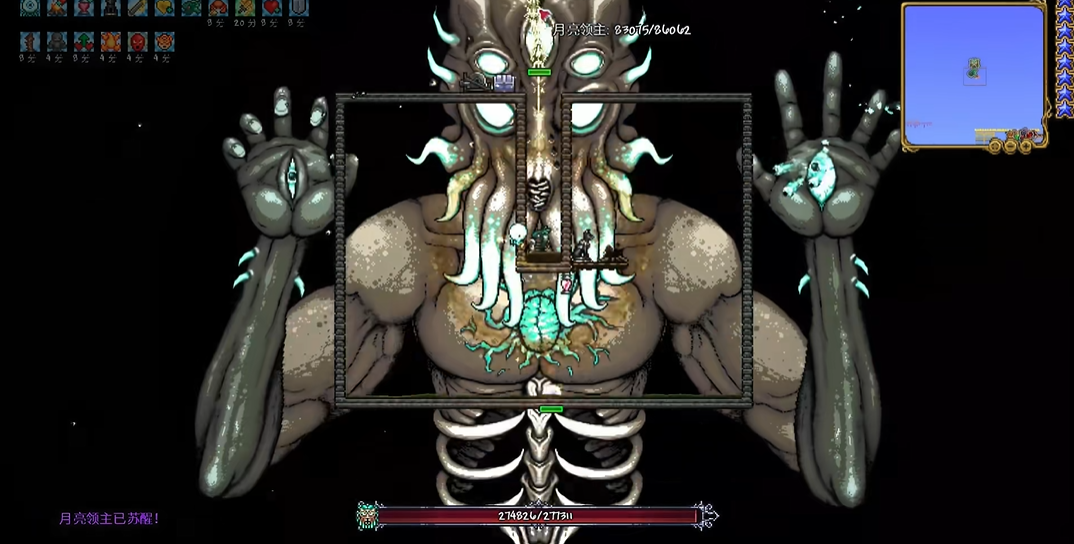Select the golden heart buff icon
1074x544 pixels.
pos(165,8)
